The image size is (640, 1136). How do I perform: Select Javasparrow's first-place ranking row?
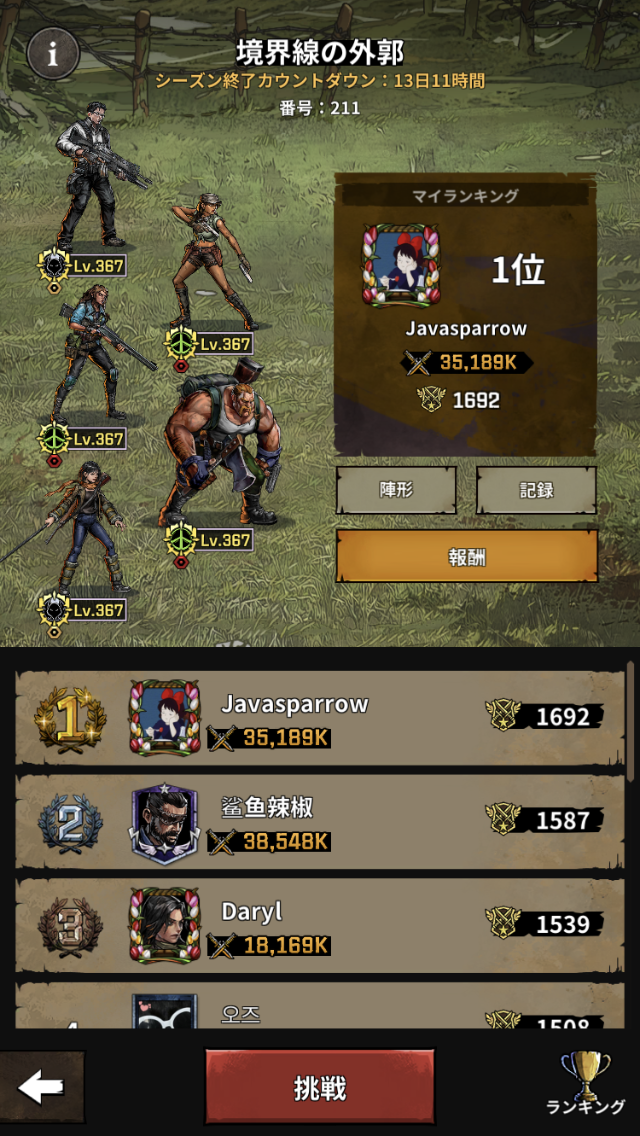[320, 718]
